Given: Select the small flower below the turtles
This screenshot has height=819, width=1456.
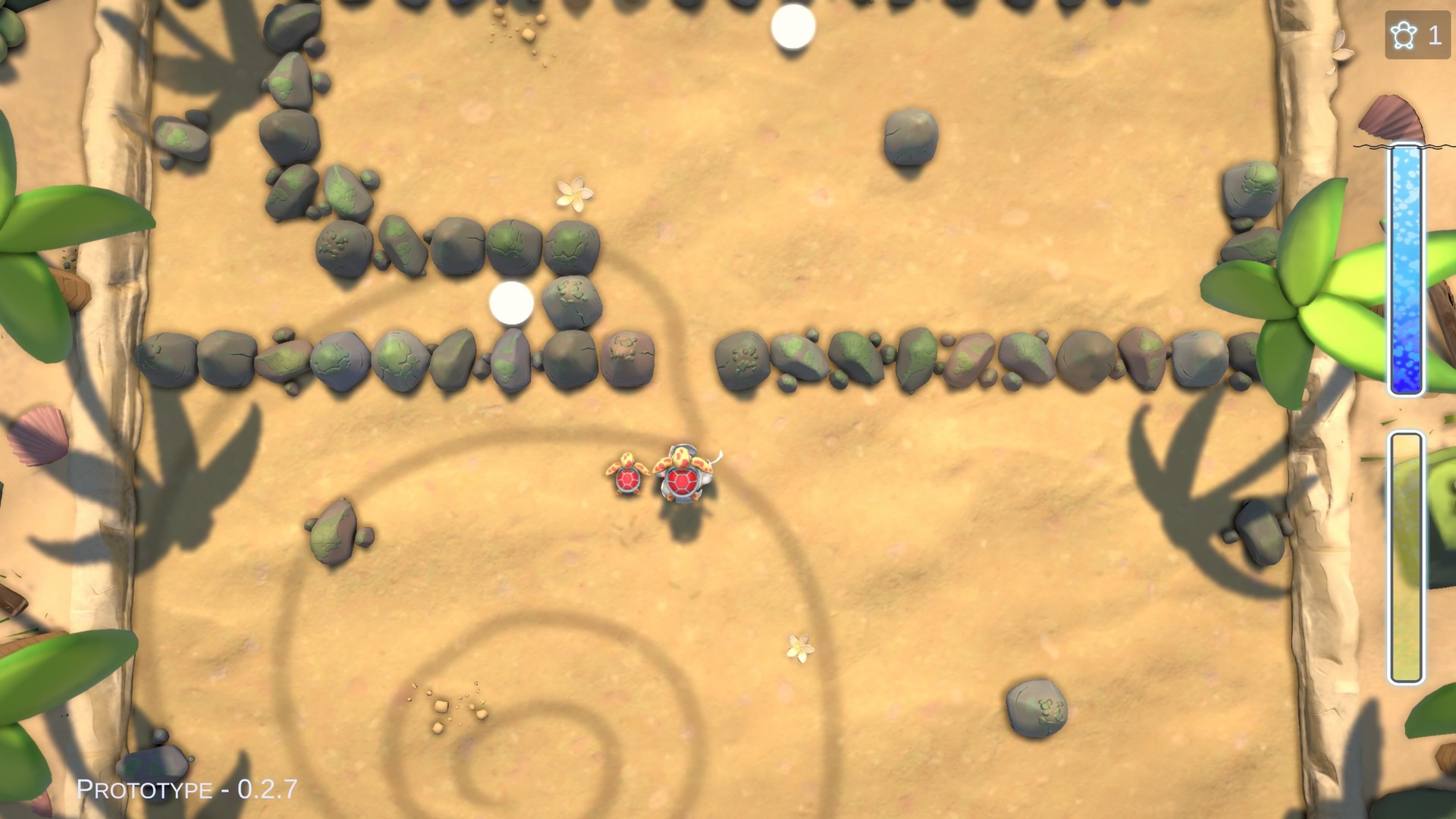Looking at the screenshot, I should (799, 648).
